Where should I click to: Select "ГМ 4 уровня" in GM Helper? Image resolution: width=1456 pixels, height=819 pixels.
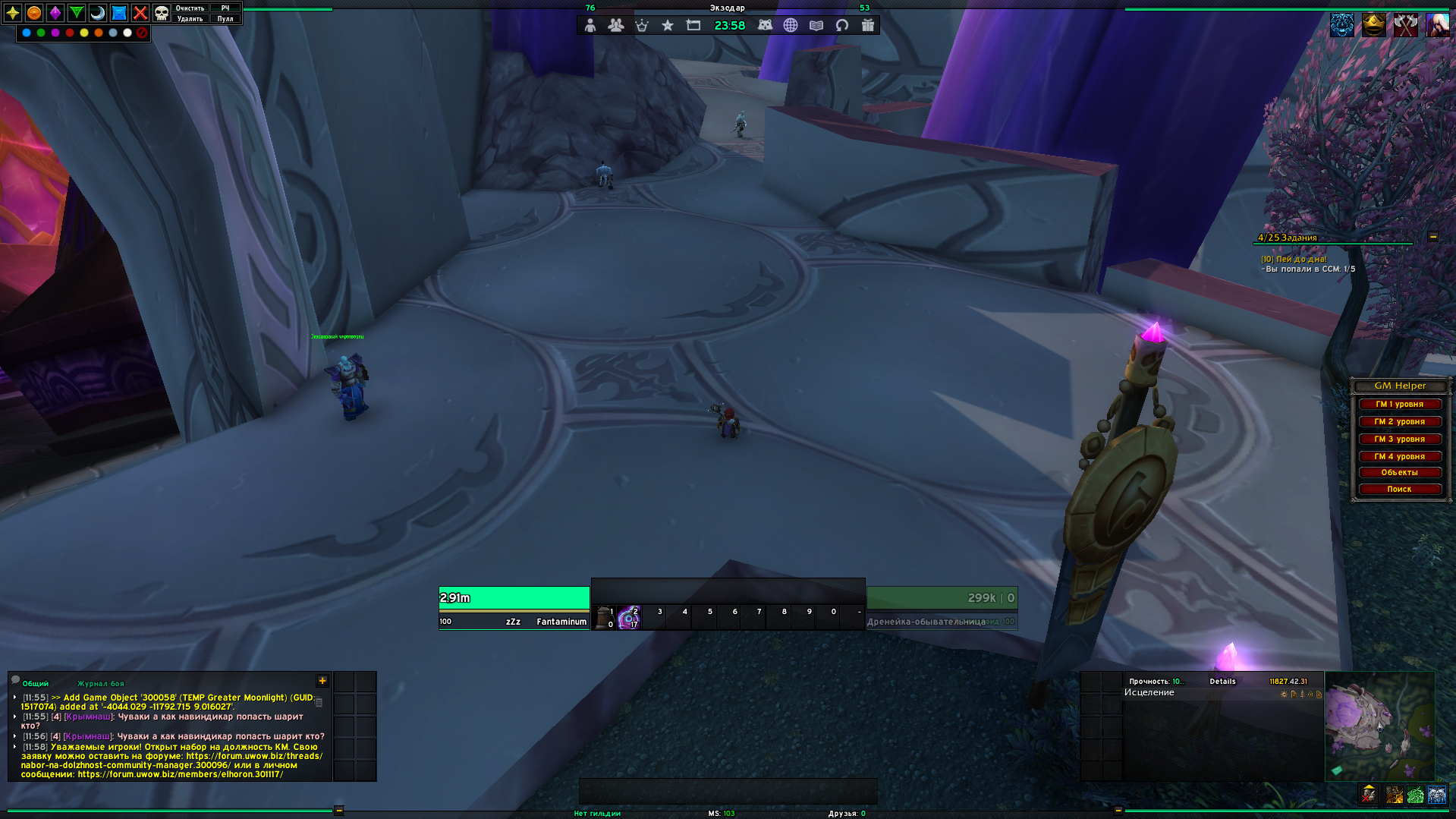1399,457
